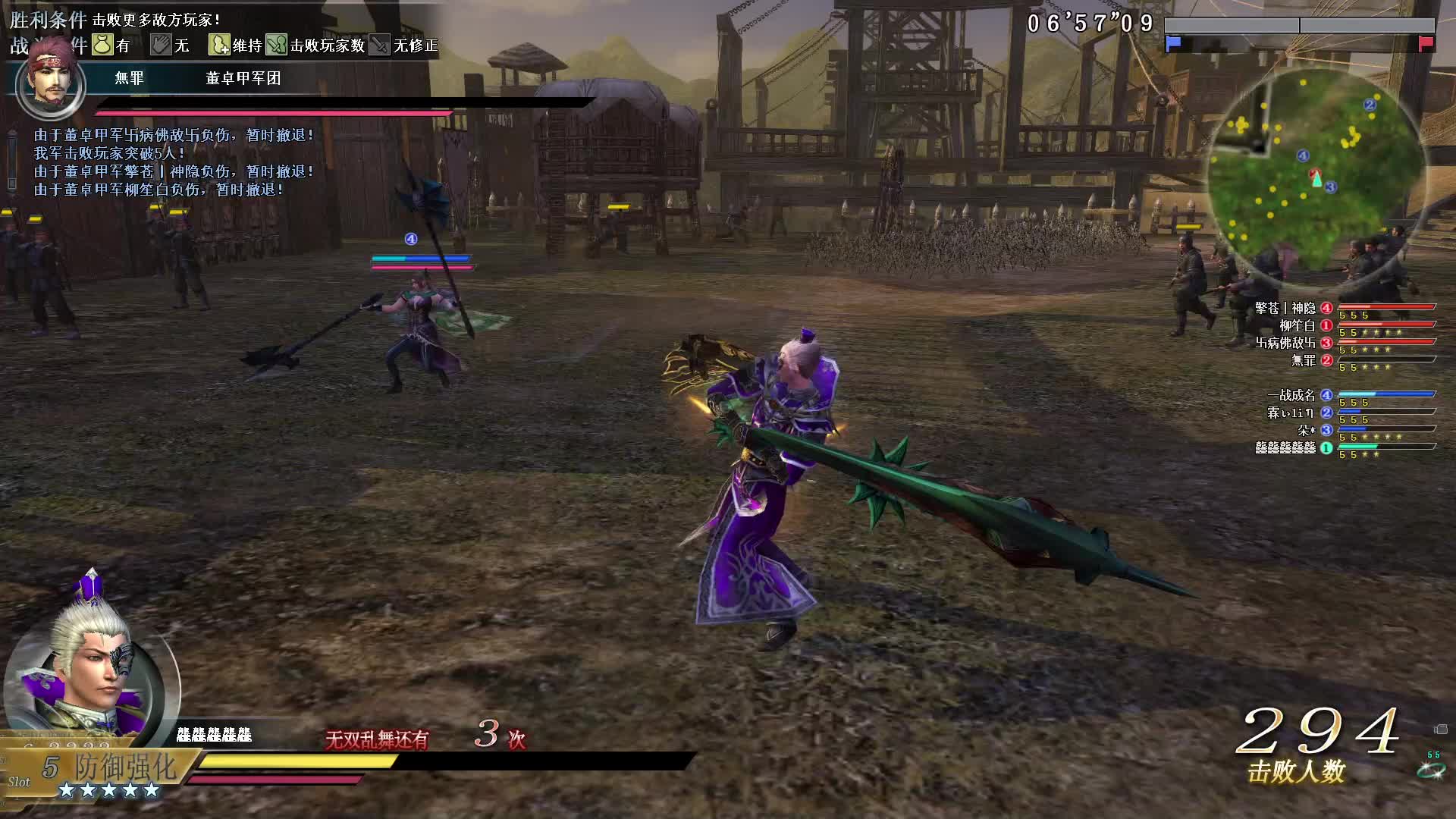Select ally player 霖いli り in the list
The image size is (1456, 819).
click(1290, 413)
